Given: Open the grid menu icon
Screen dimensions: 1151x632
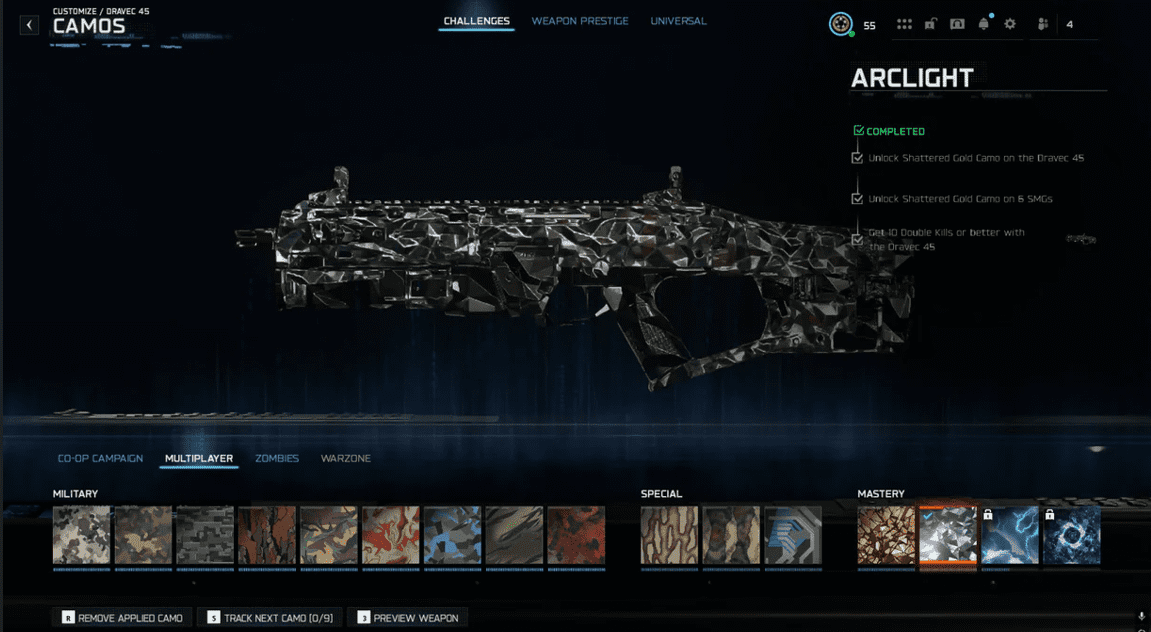Looking at the screenshot, I should point(904,25).
